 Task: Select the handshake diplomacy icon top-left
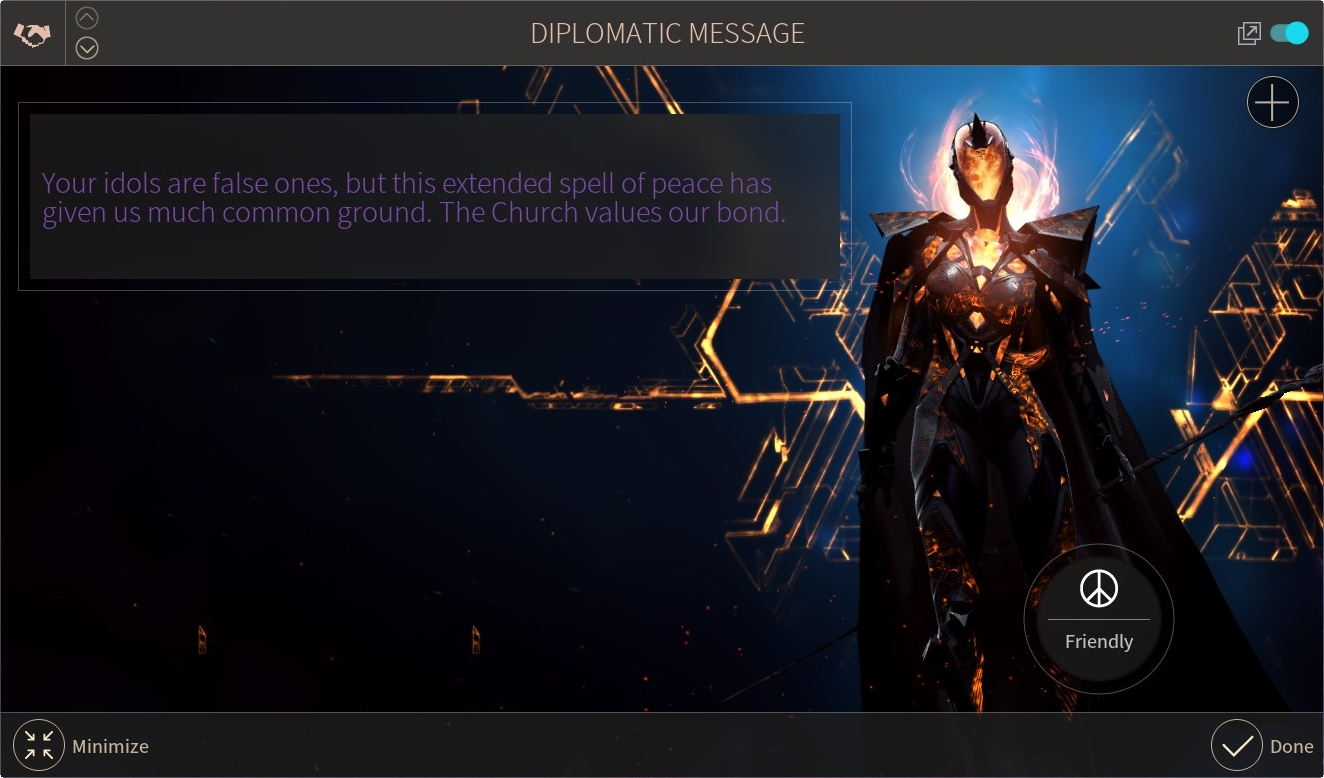click(33, 32)
